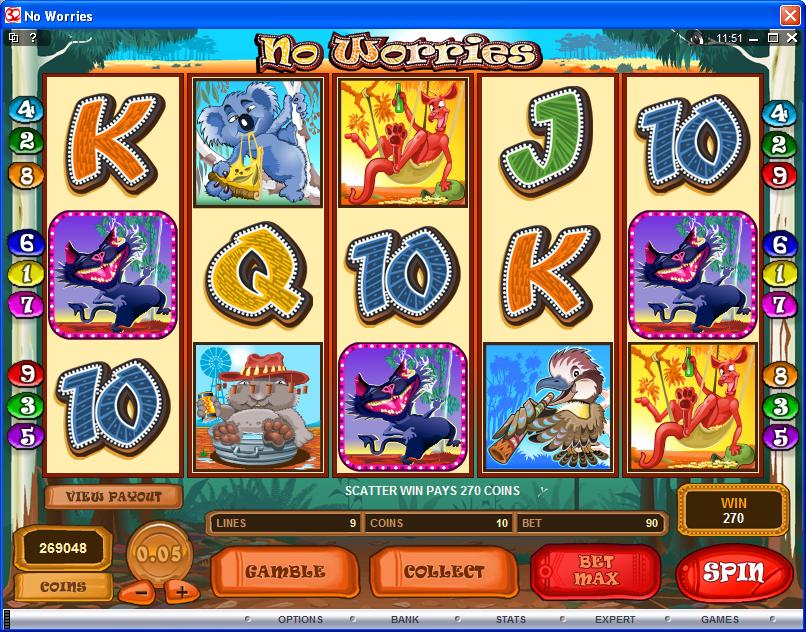The height and width of the screenshot is (632, 806).
Task: Show the Stats panel
Action: click(510, 620)
